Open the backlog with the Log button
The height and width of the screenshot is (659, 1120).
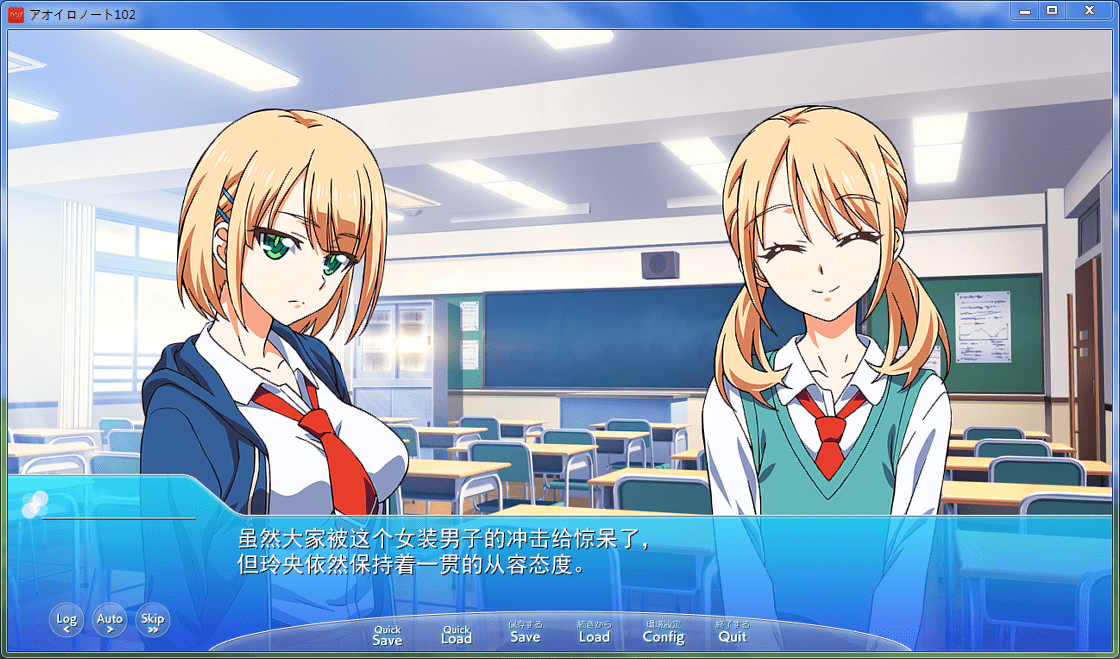(66, 621)
